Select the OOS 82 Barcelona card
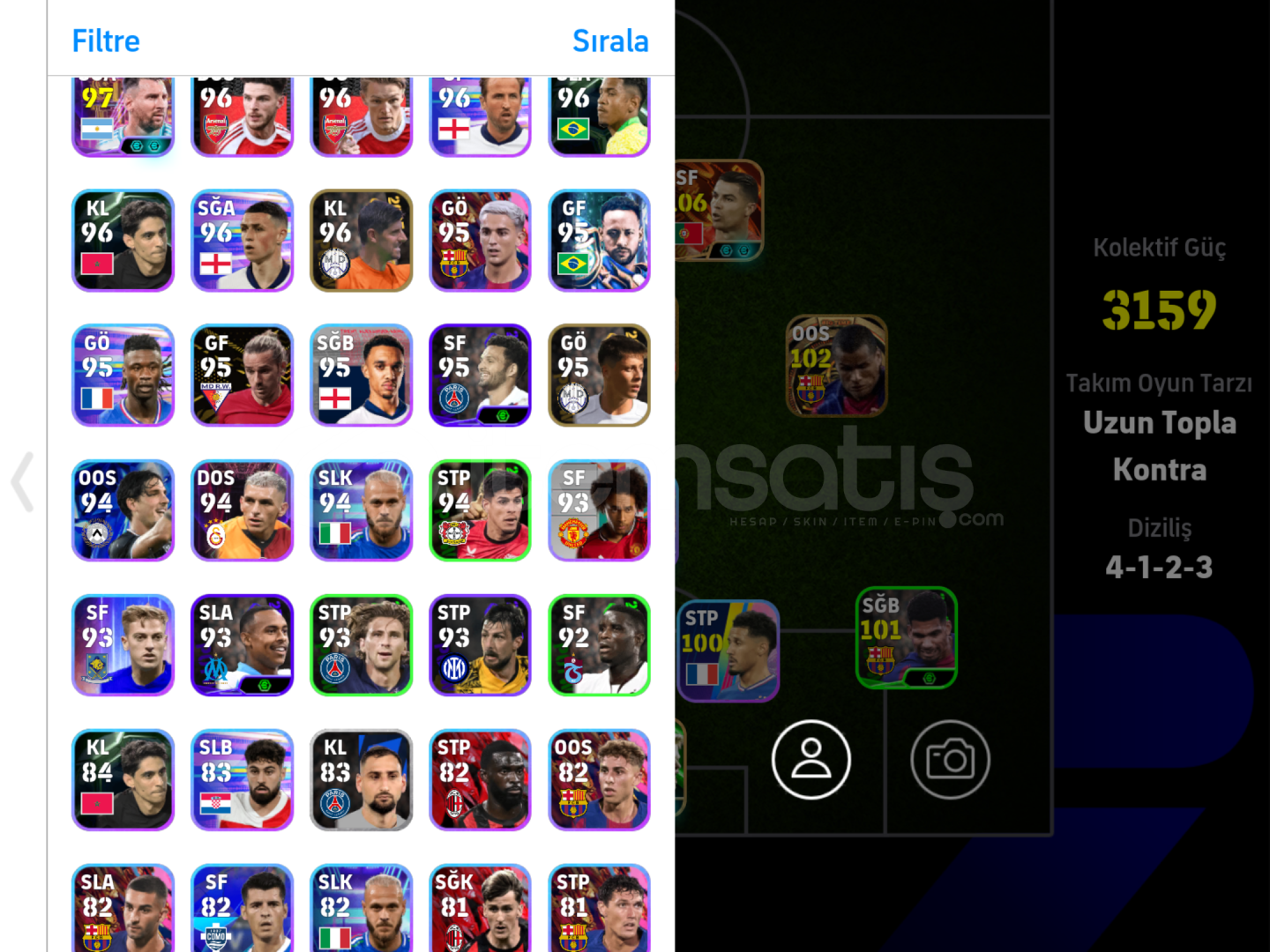Image resolution: width=1270 pixels, height=952 pixels. pos(599,780)
